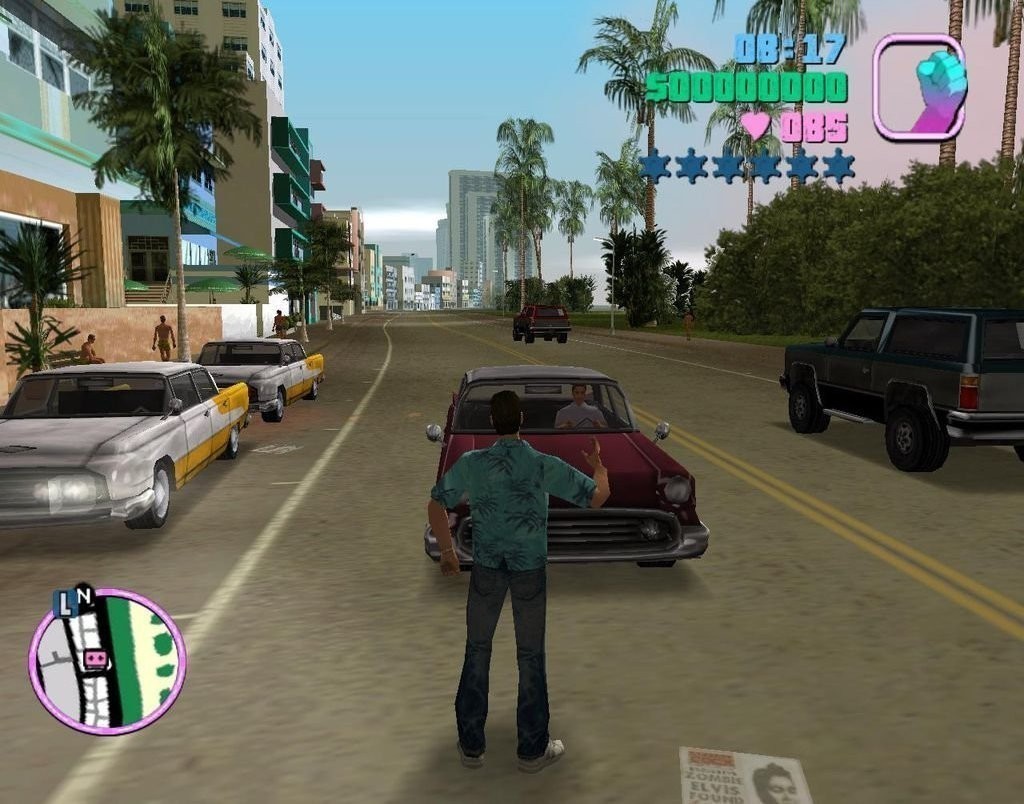The image size is (1024, 804).
Task: Select the fist weapon icon
Action: pyautogui.click(x=919, y=86)
